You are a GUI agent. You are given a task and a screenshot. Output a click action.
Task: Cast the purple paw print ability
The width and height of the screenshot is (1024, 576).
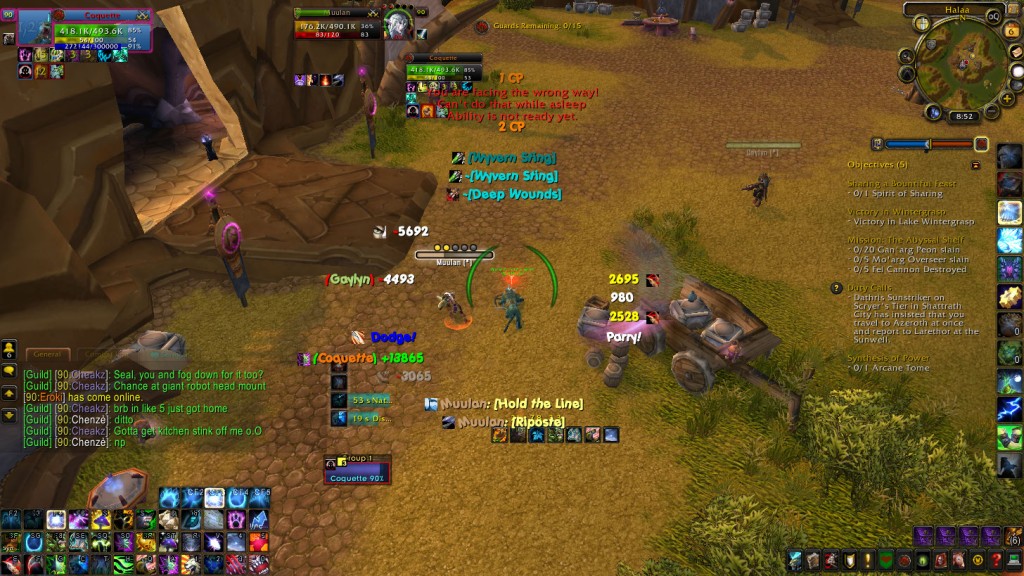[x=236, y=519]
